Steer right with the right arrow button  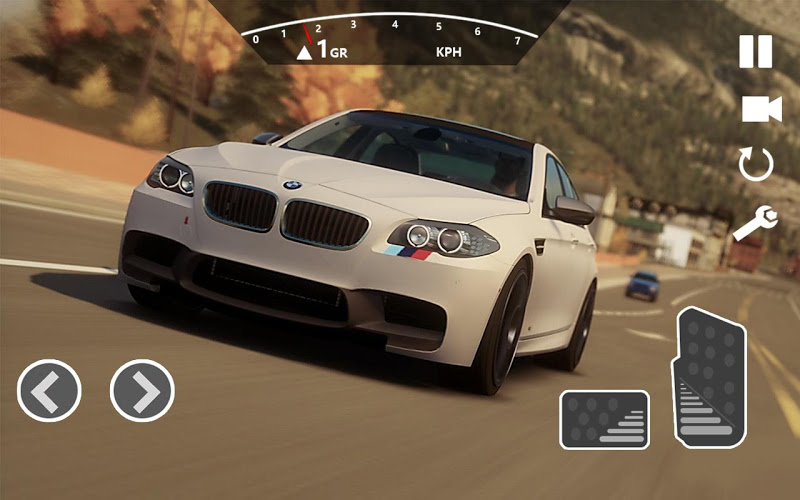(142, 390)
